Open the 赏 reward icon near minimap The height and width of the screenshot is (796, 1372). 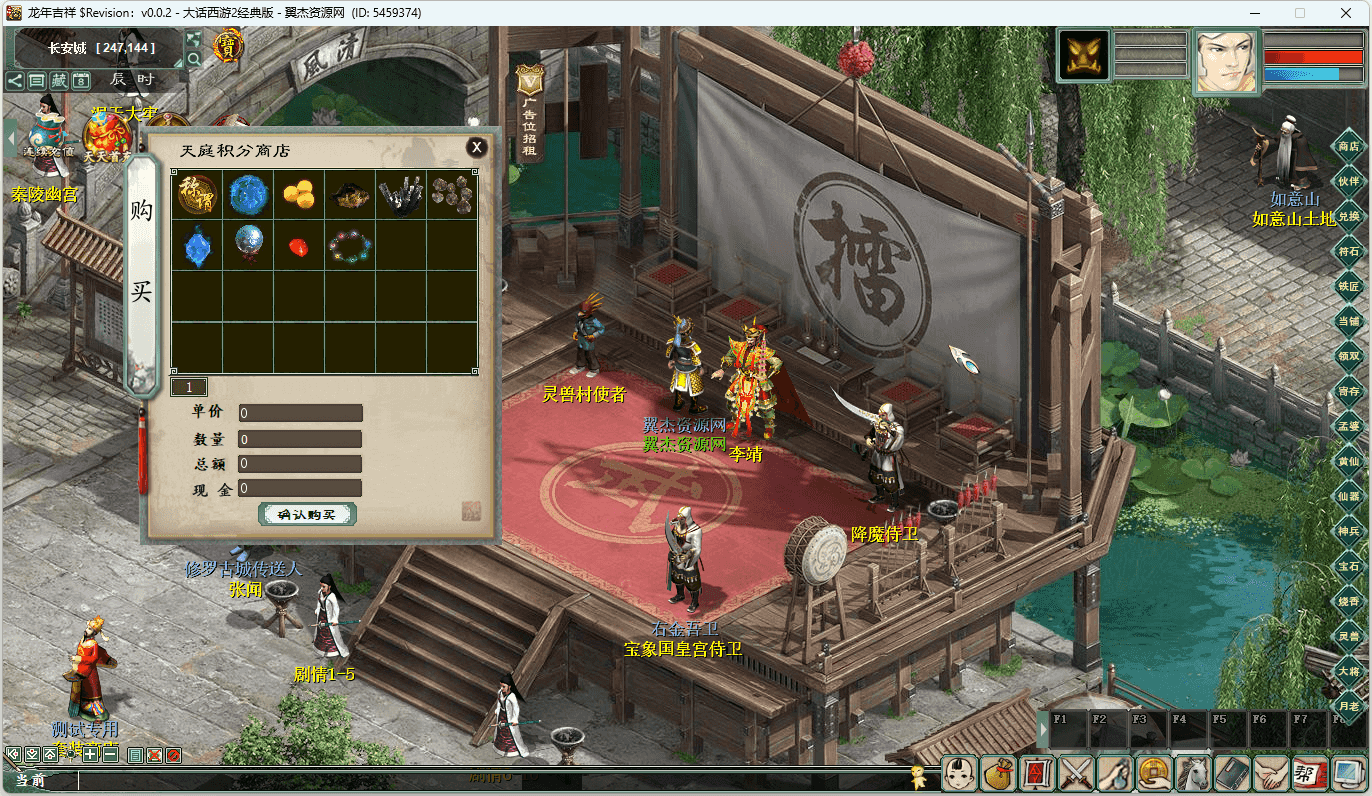229,44
